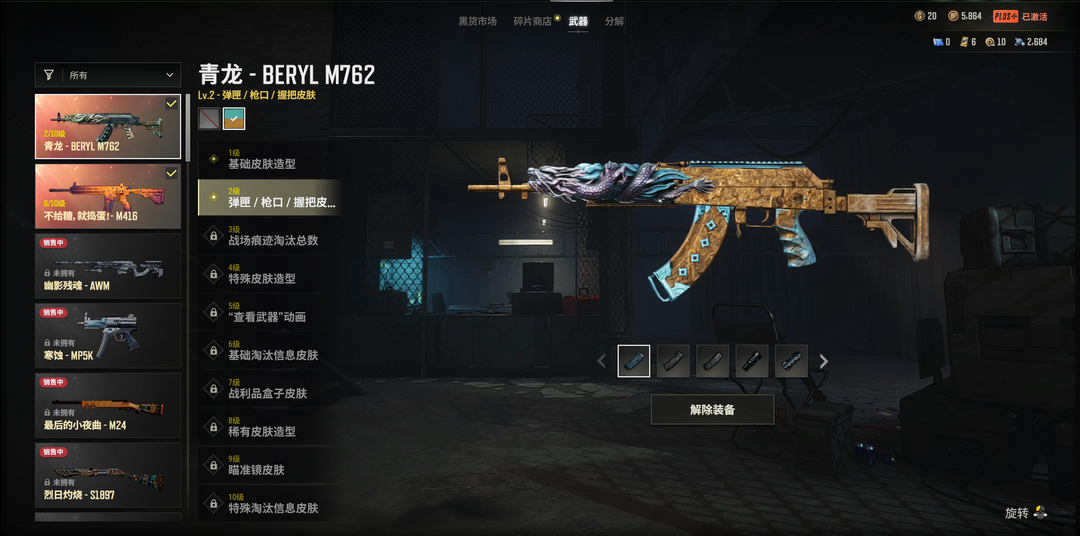Click the 解除装备 button
The width and height of the screenshot is (1080, 536).
coord(712,410)
